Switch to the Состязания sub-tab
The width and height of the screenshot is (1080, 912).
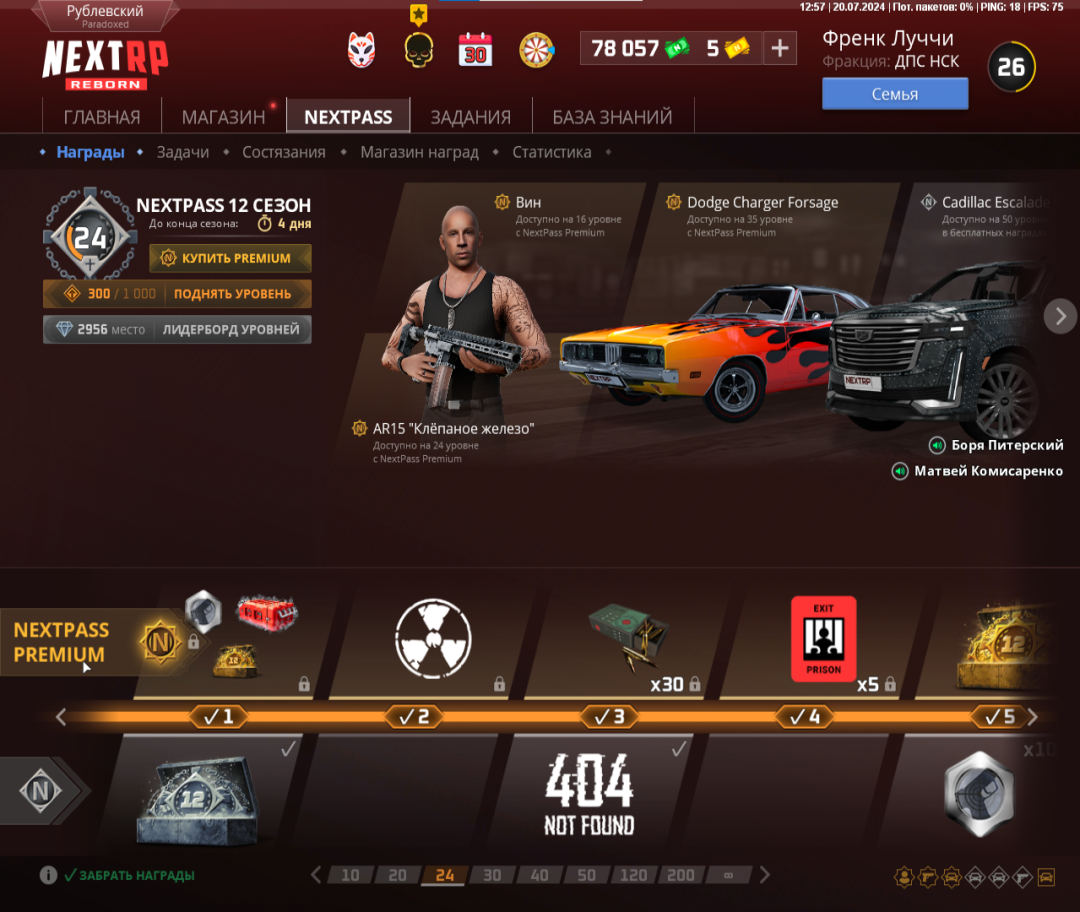coord(283,152)
